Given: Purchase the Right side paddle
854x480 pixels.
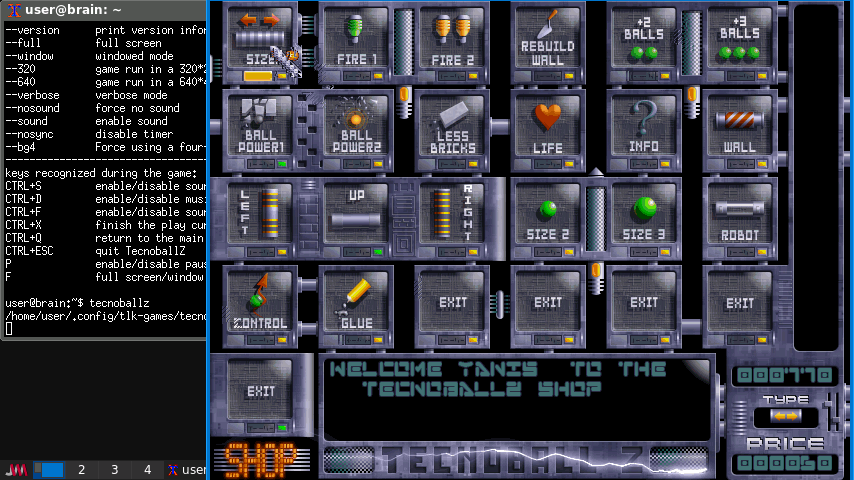Looking at the screenshot, I should pyautogui.click(x=452, y=216).
